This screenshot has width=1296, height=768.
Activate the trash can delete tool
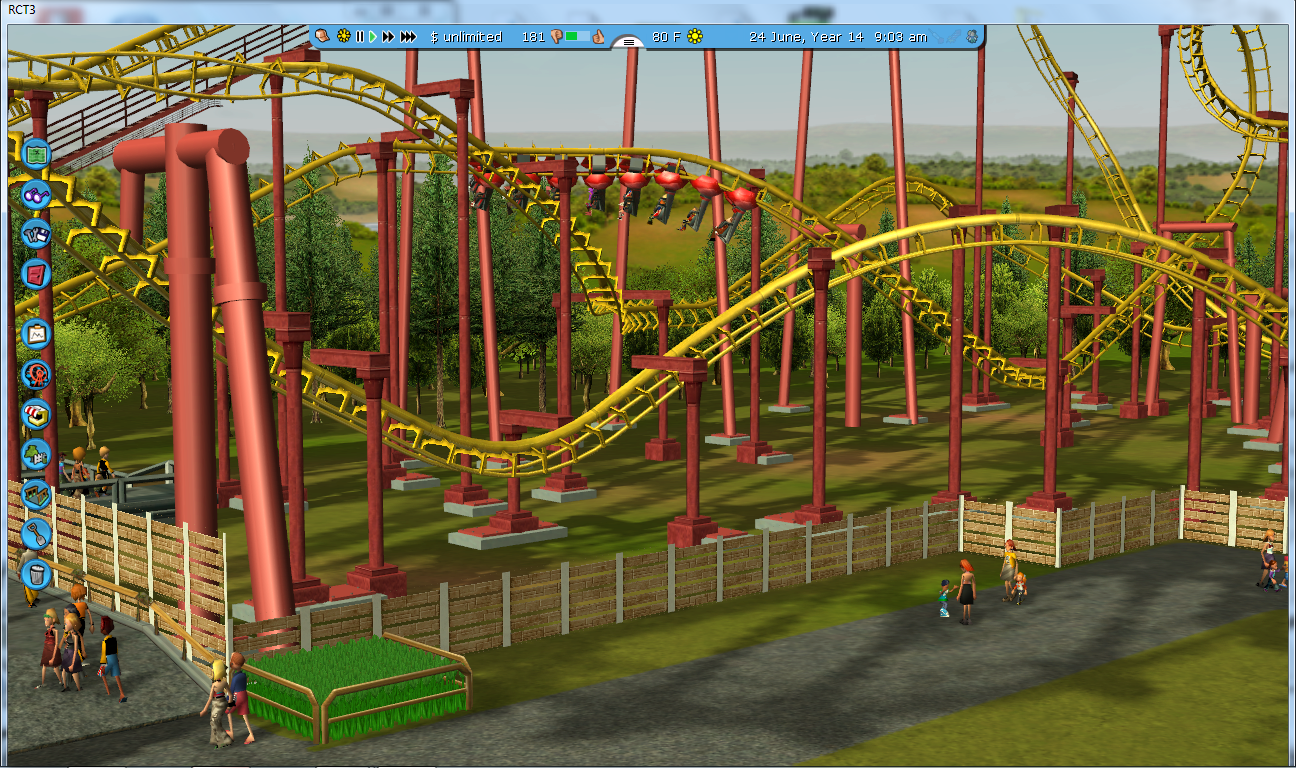pyautogui.click(x=37, y=573)
